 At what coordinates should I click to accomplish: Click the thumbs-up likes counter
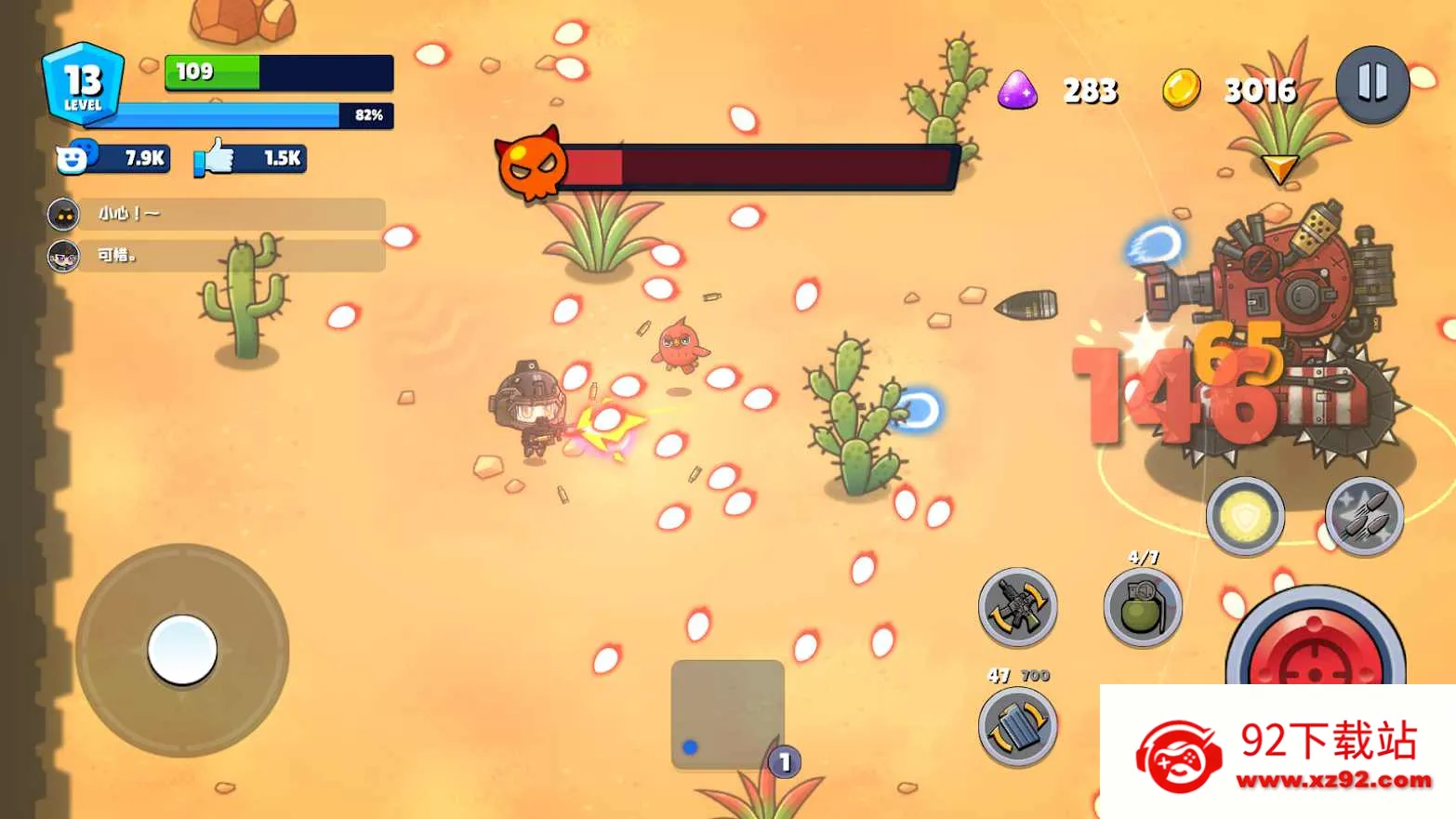[x=249, y=158]
